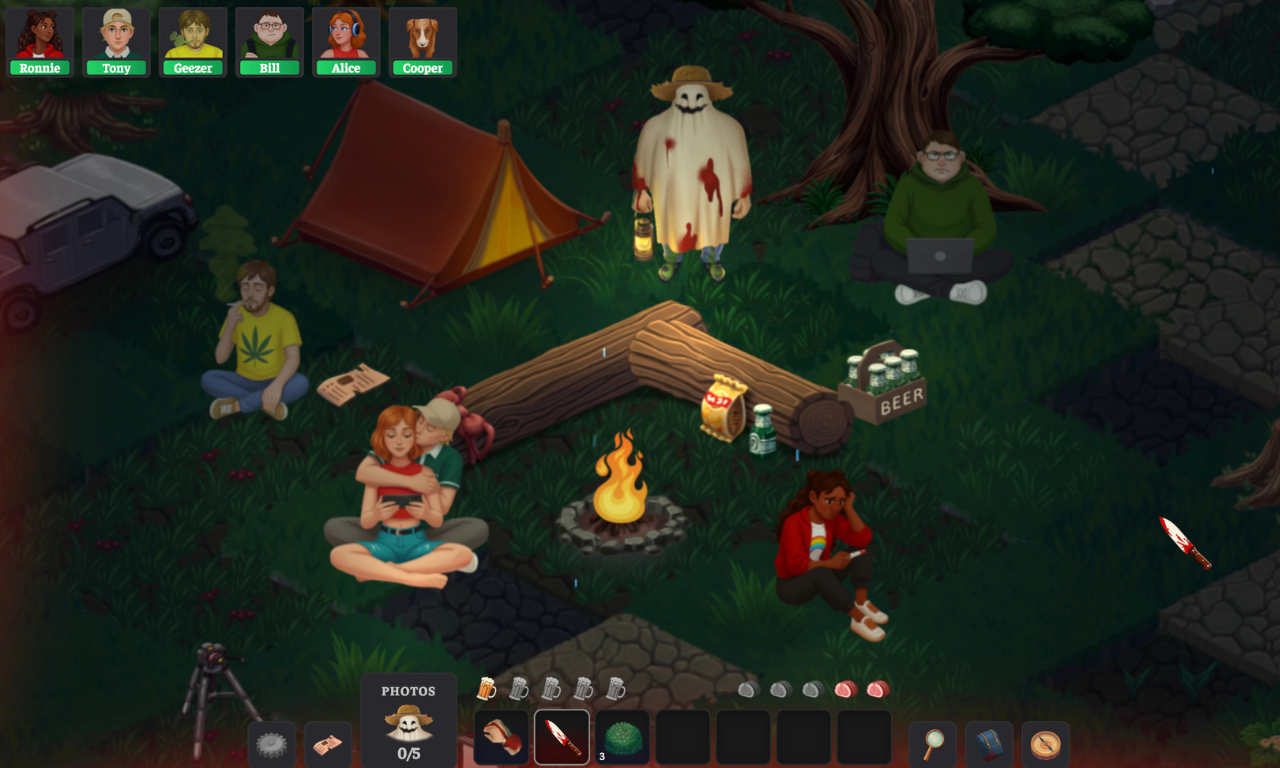
Task: Select Ronnie's character portrait
Action: [40, 42]
